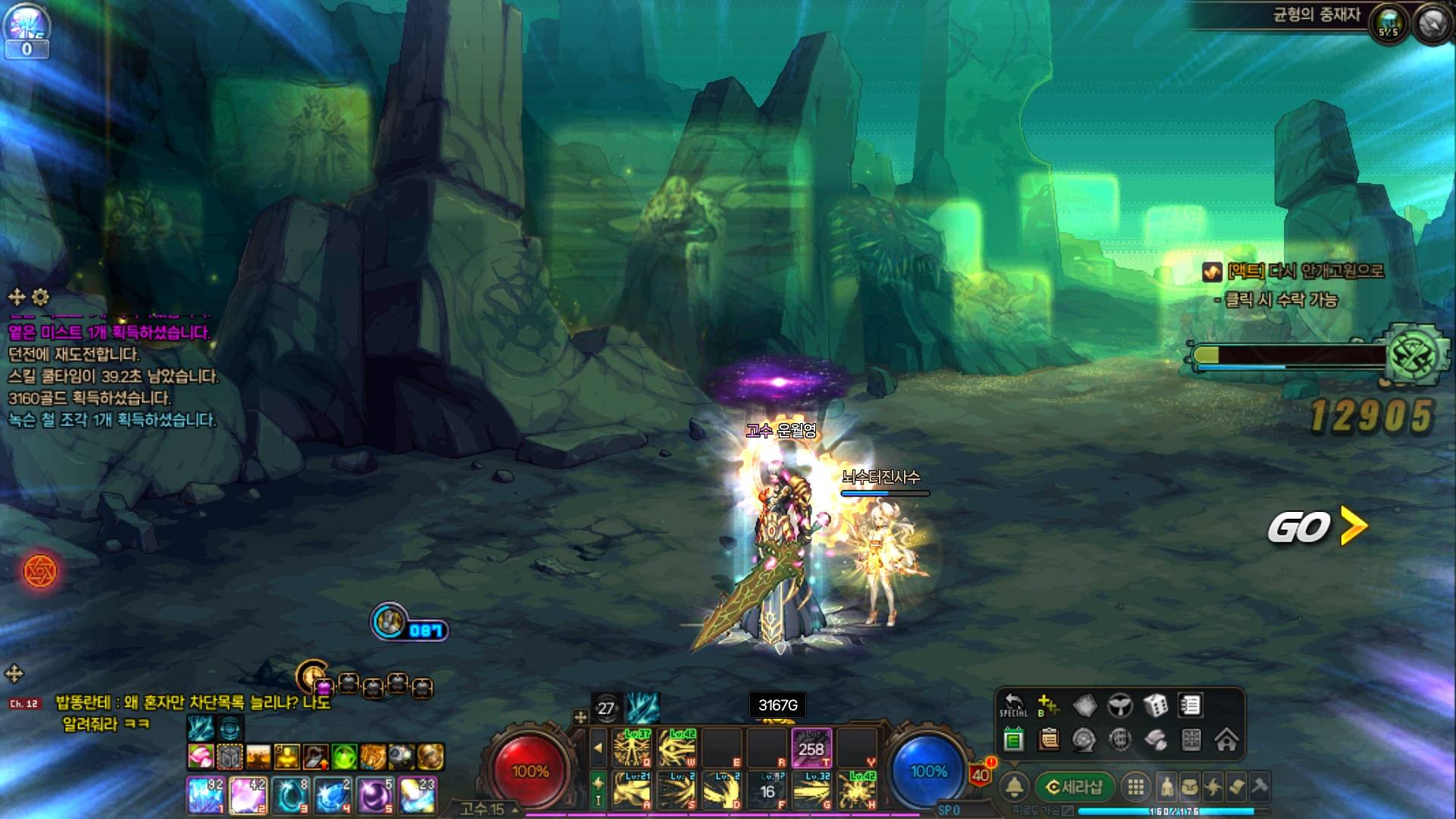Open the inventory bag icon
Viewport: 1456px width, 819px height.
pyautogui.click(x=1190, y=787)
